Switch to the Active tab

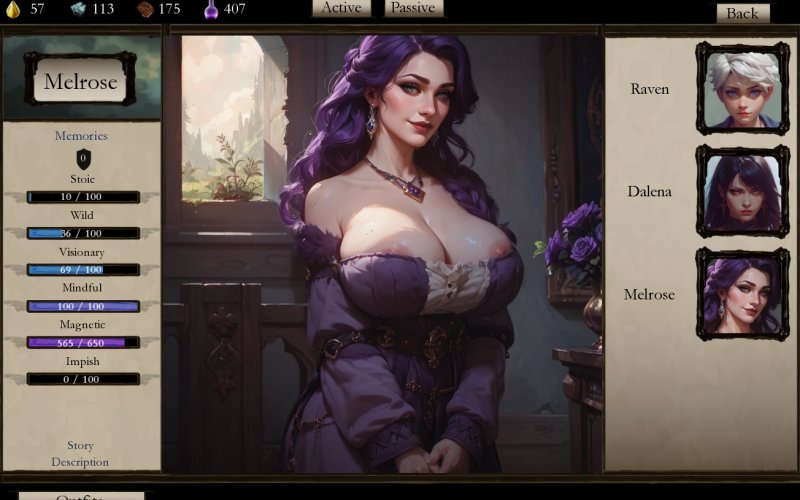coord(342,8)
